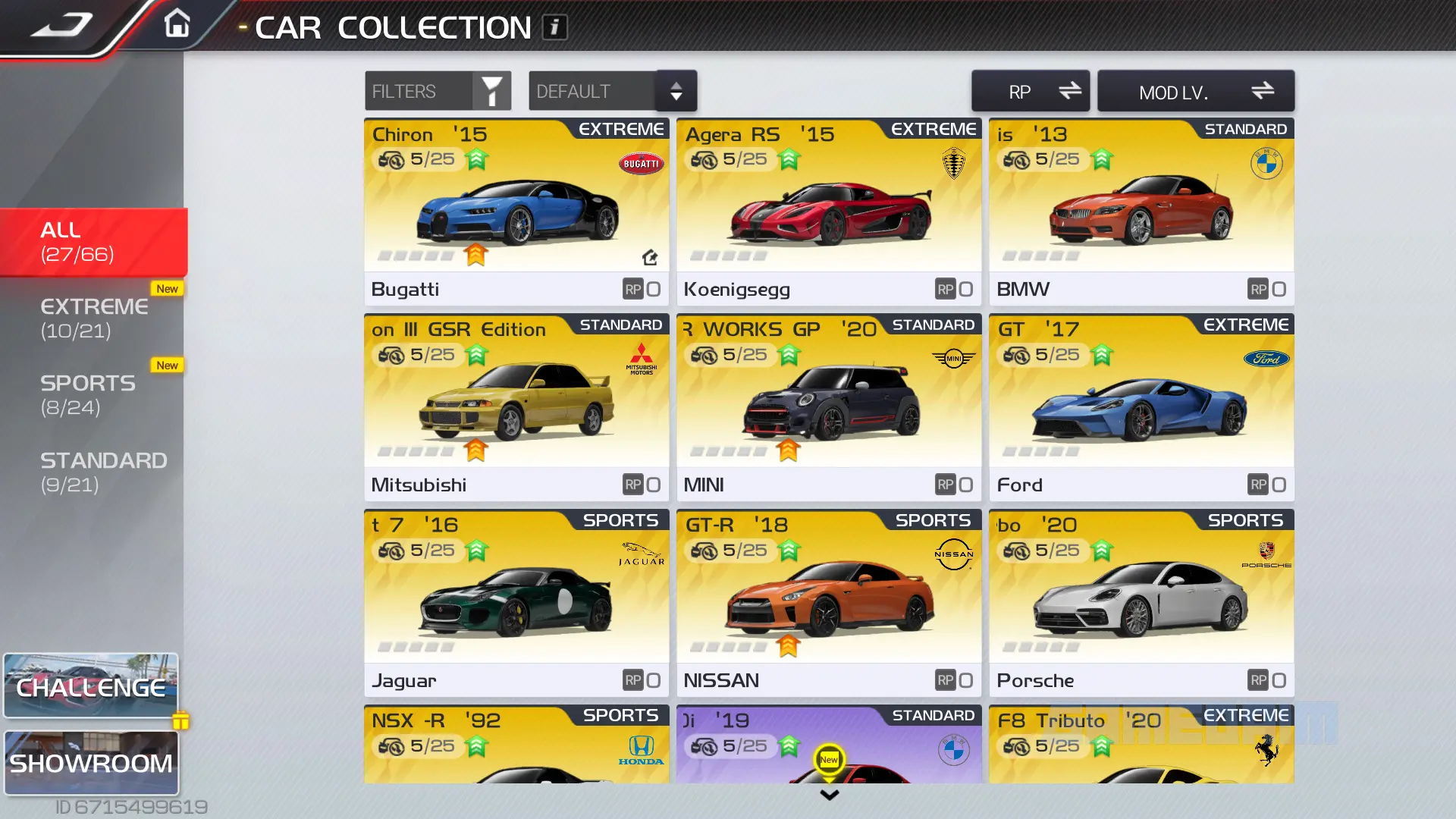1456x819 pixels.
Task: Pick the Mitsubishi GSR Edition card
Action: coord(516,407)
